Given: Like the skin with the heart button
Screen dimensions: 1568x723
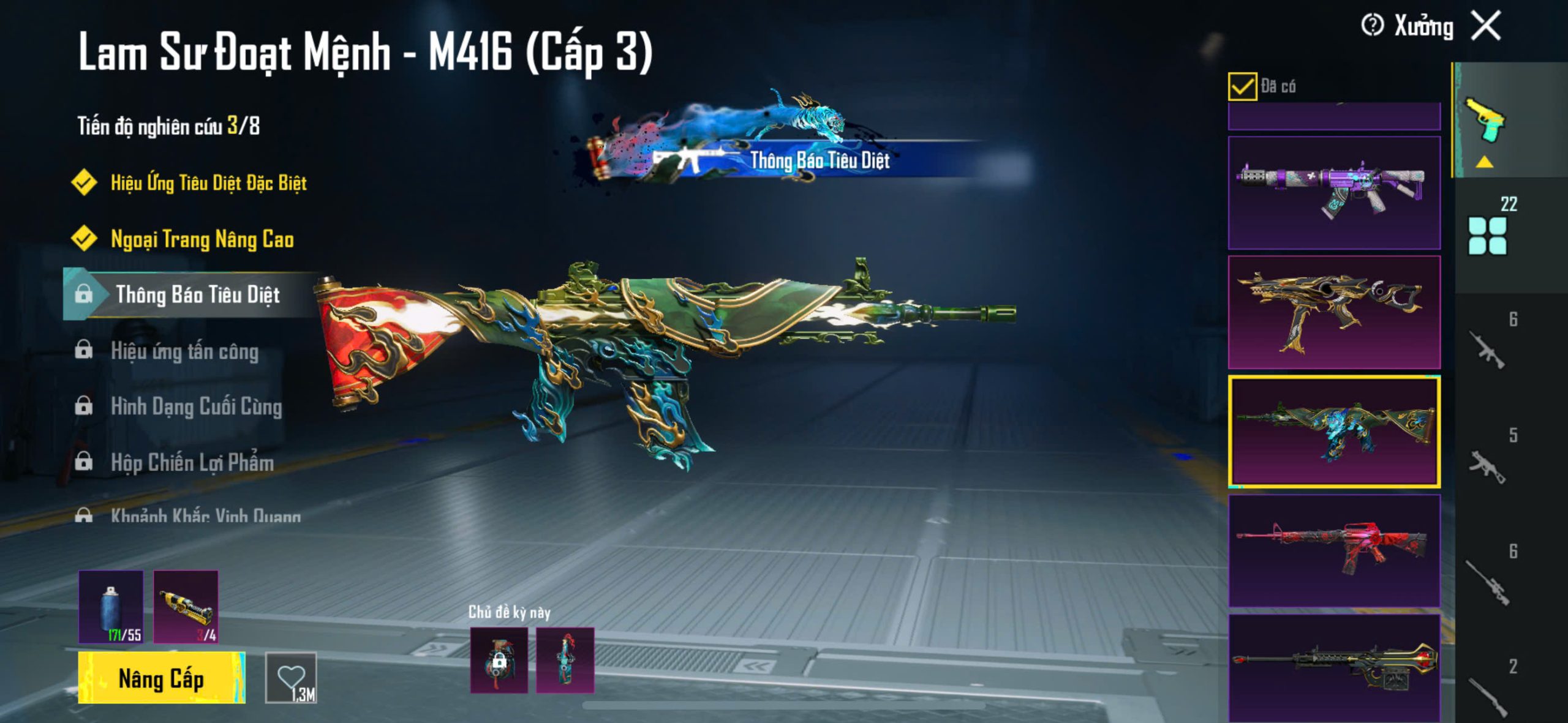Looking at the screenshot, I should (291, 678).
